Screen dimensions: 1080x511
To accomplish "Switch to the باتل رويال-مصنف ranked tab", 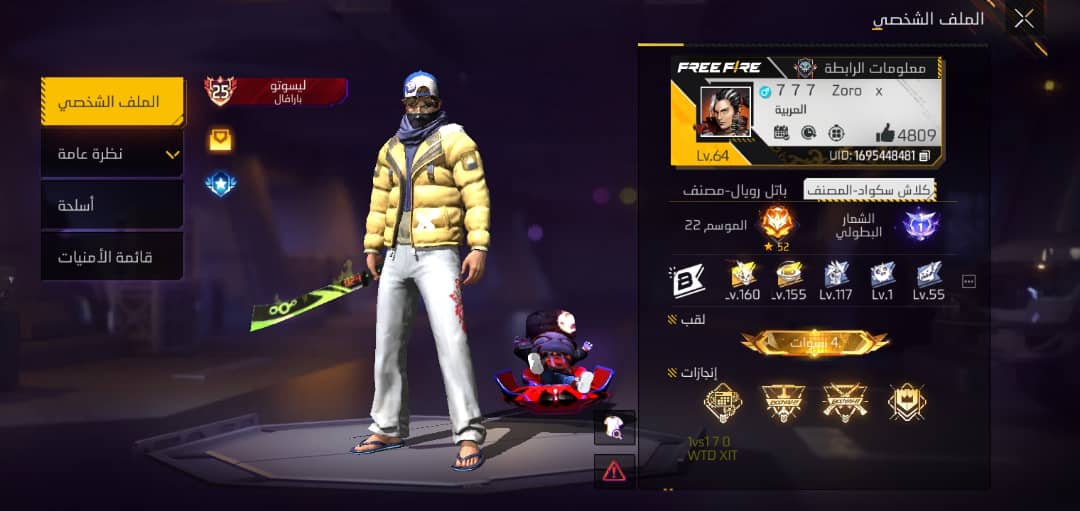I will tap(735, 190).
